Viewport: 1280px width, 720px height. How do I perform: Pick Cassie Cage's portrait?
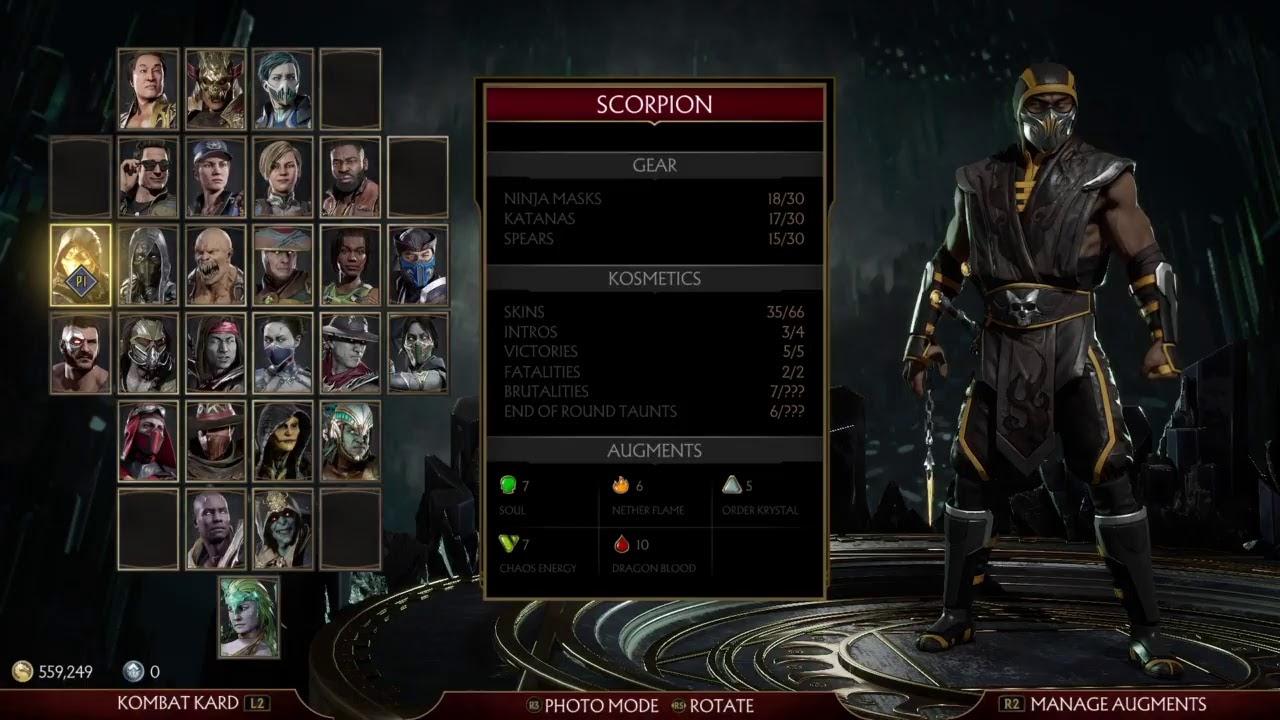[282, 177]
